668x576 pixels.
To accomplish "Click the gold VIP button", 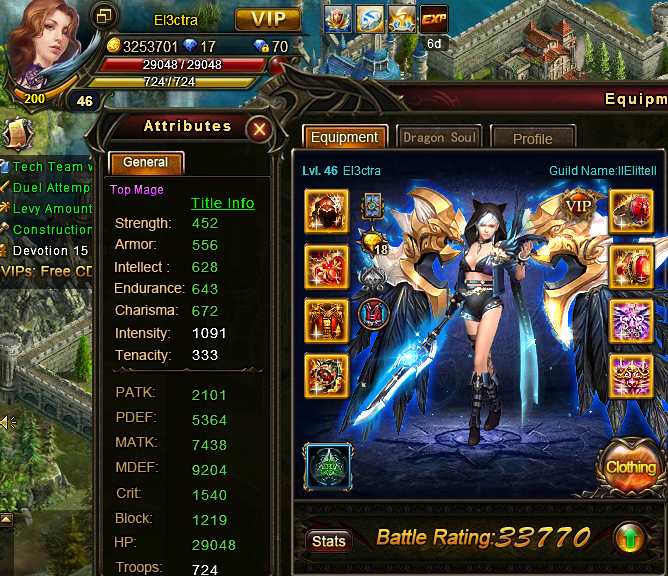I will click(267, 19).
